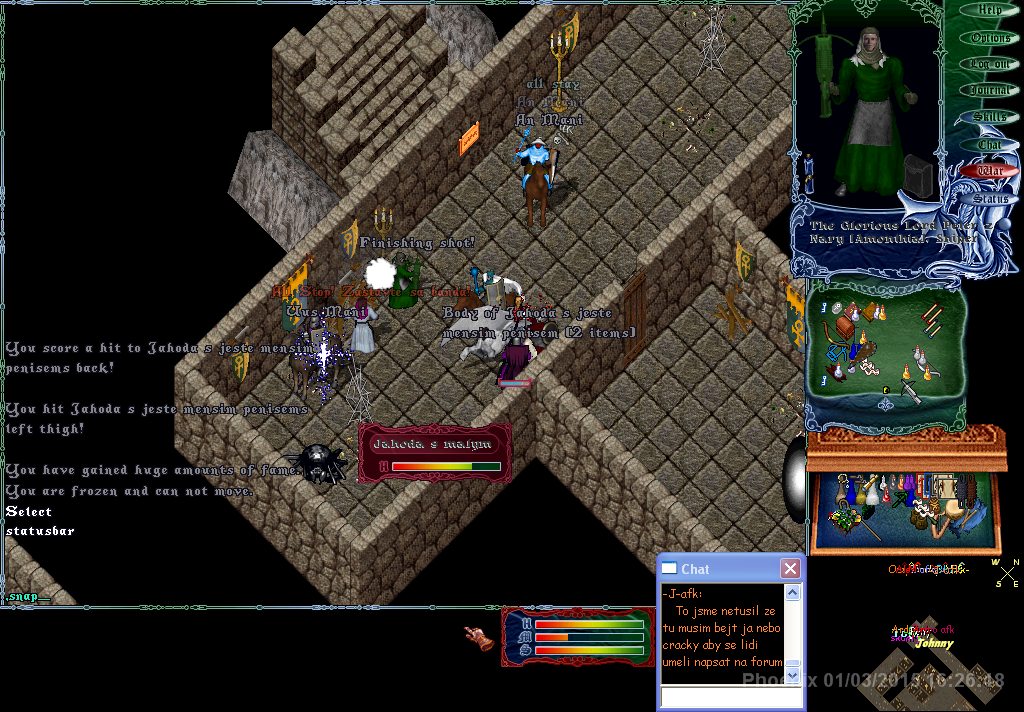The height and width of the screenshot is (712, 1024).
Task: Open the backpack on the paperdoll
Action: click(918, 176)
